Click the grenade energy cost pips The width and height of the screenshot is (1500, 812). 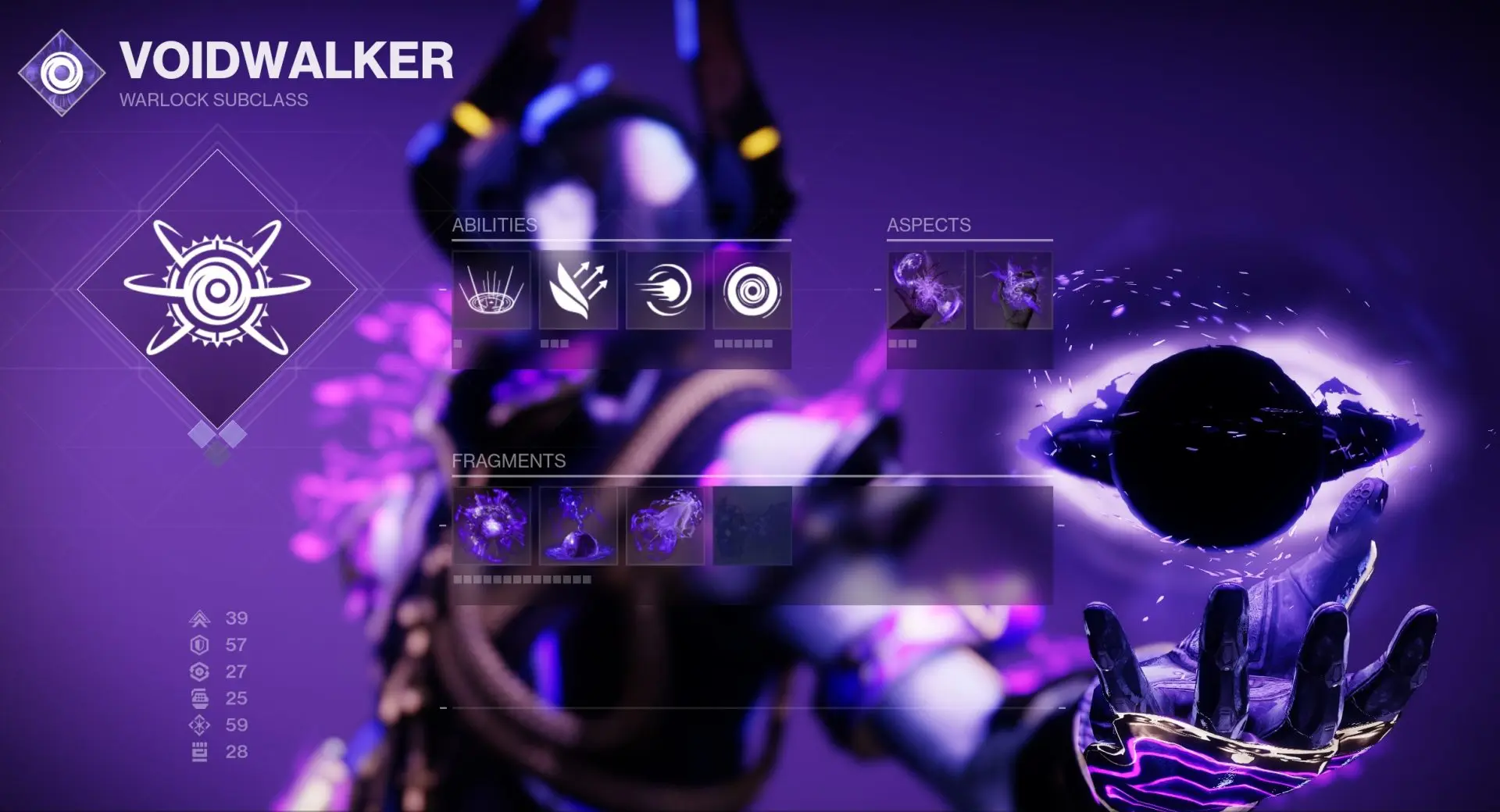[x=743, y=342]
